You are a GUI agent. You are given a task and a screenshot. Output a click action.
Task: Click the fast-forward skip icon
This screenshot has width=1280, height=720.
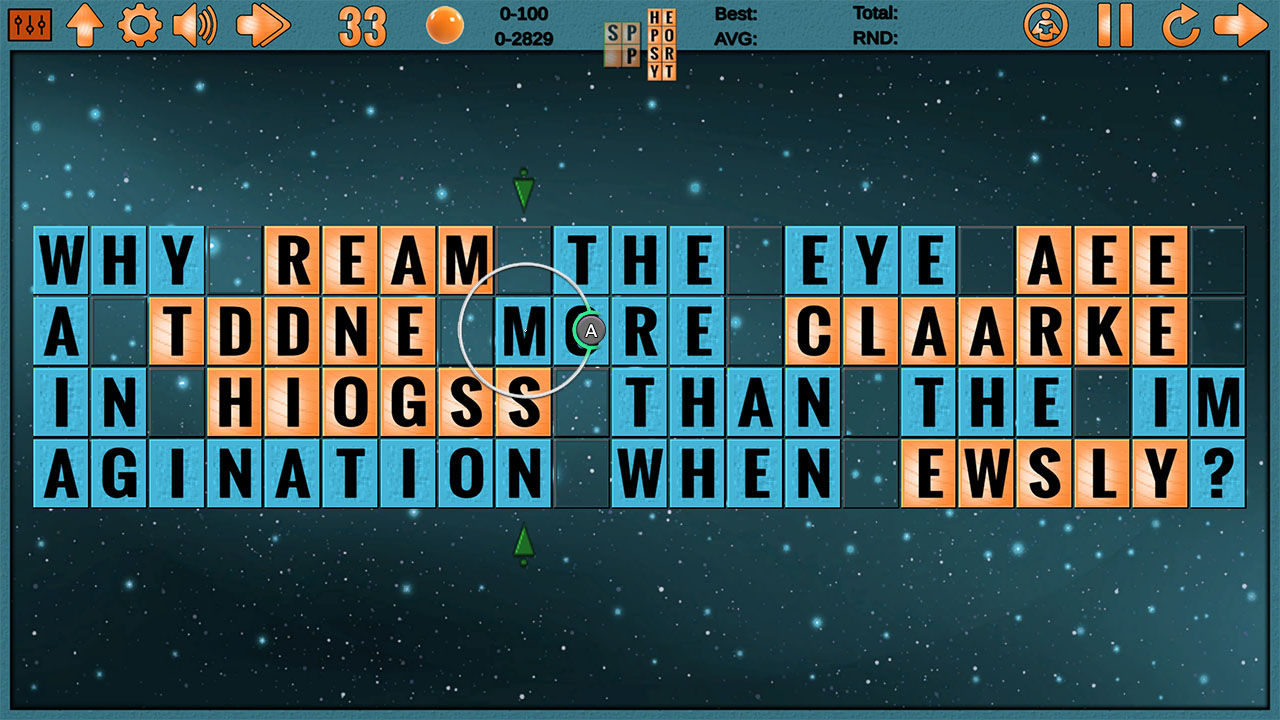[x=262, y=25]
